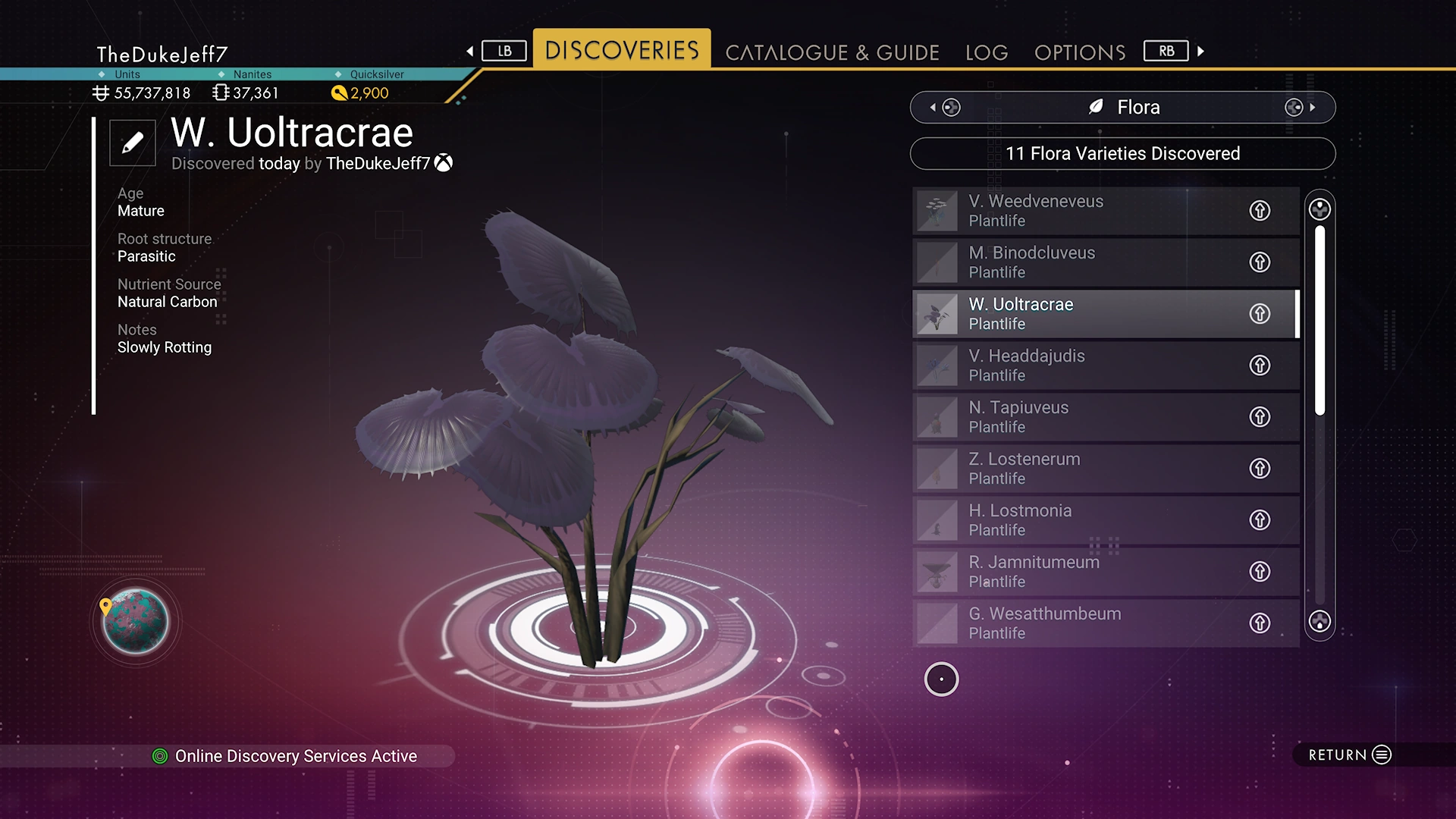Select V. Weedveneveus in the flora list
The height and width of the screenshot is (819, 1456).
coord(1077,211)
